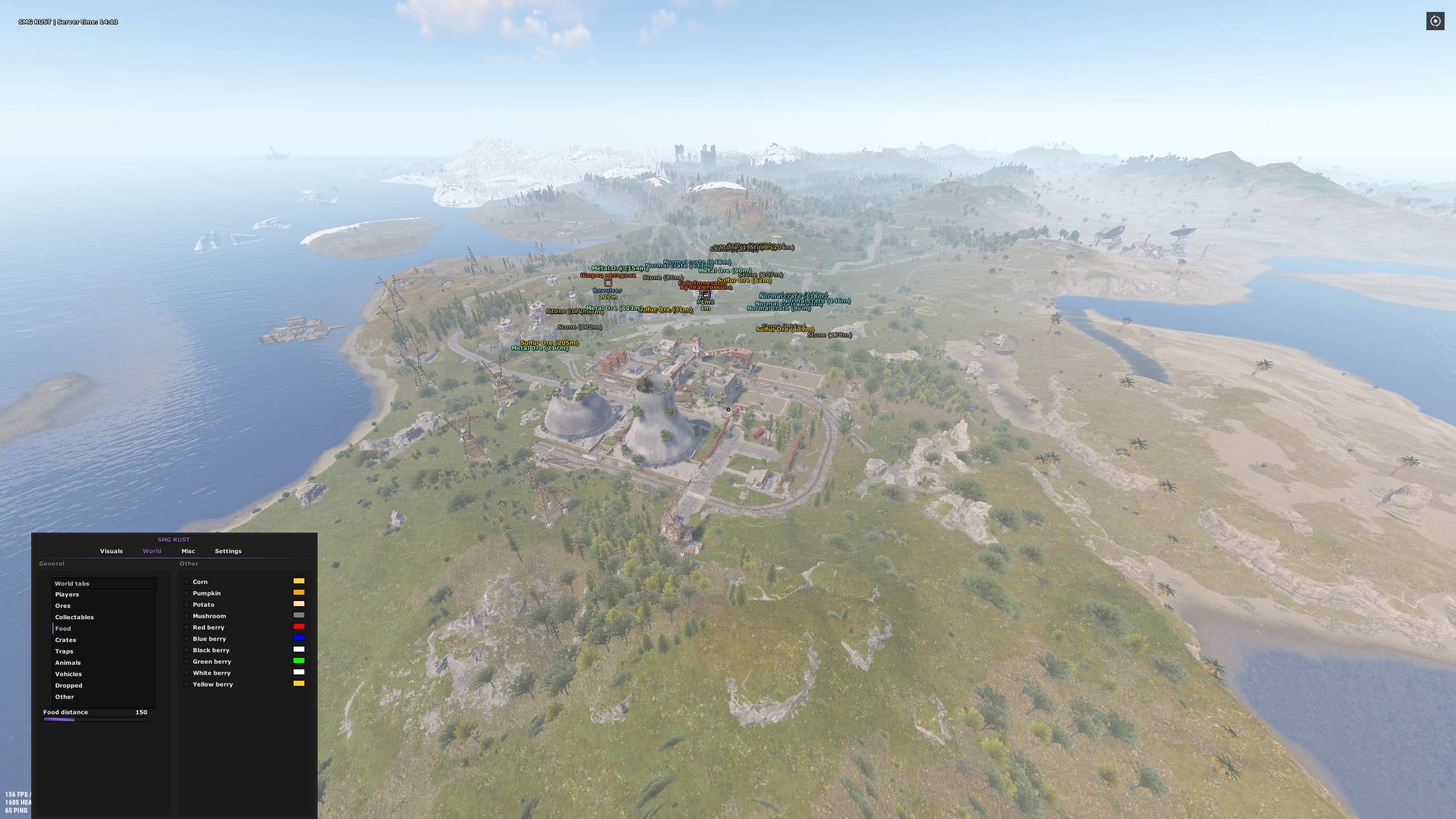
Task: Select Players in the World tabs list
Action: tap(67, 594)
